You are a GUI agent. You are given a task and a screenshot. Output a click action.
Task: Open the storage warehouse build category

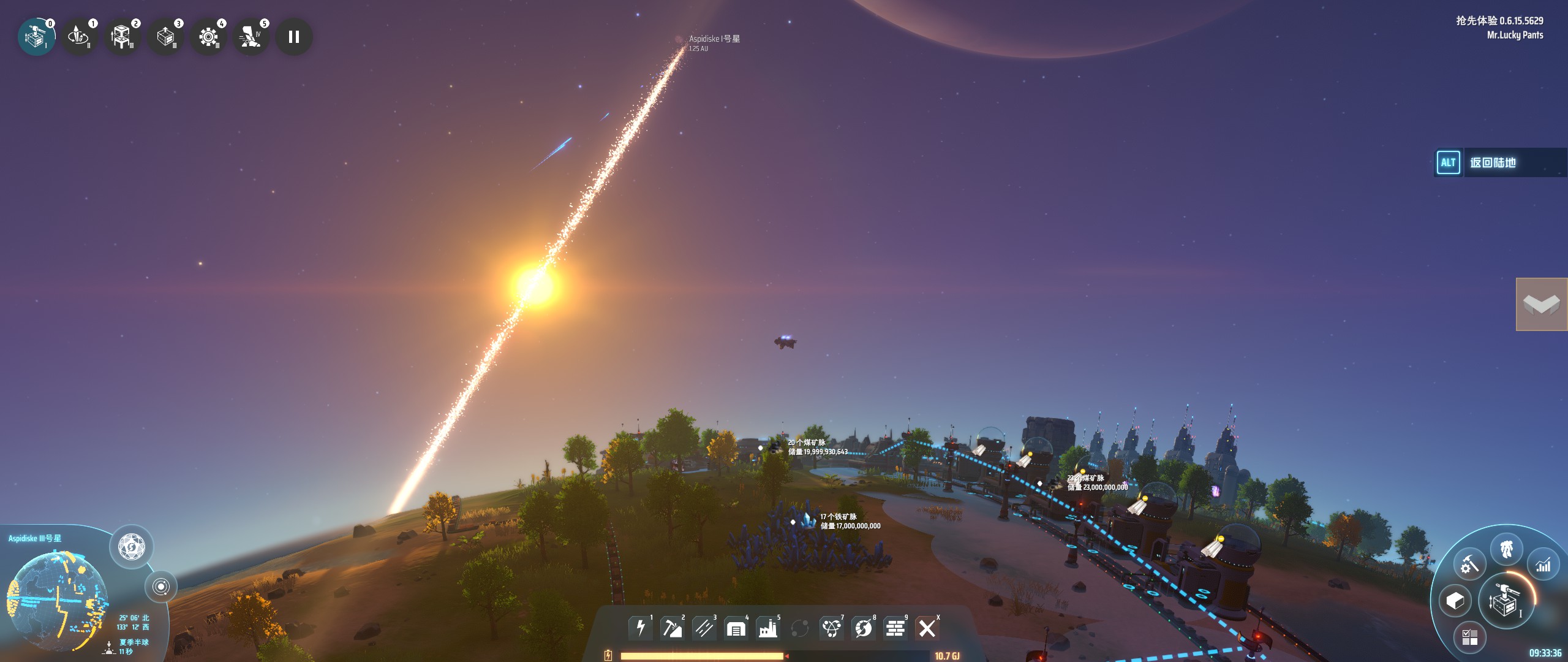point(736,628)
